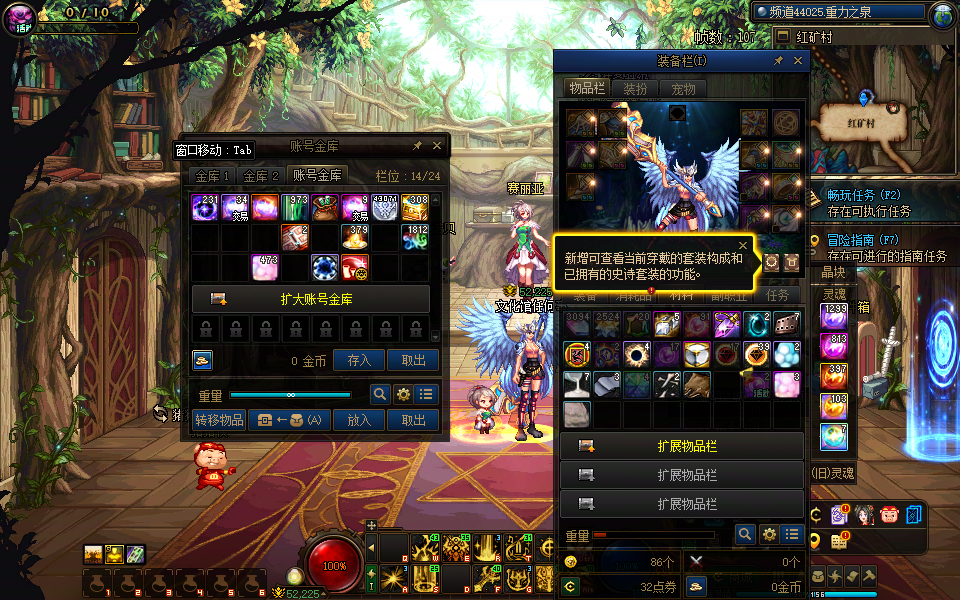This screenshot has width=960, height=600.
Task: Click the 扩大账号金库 expand vault button
Action: (x=311, y=299)
